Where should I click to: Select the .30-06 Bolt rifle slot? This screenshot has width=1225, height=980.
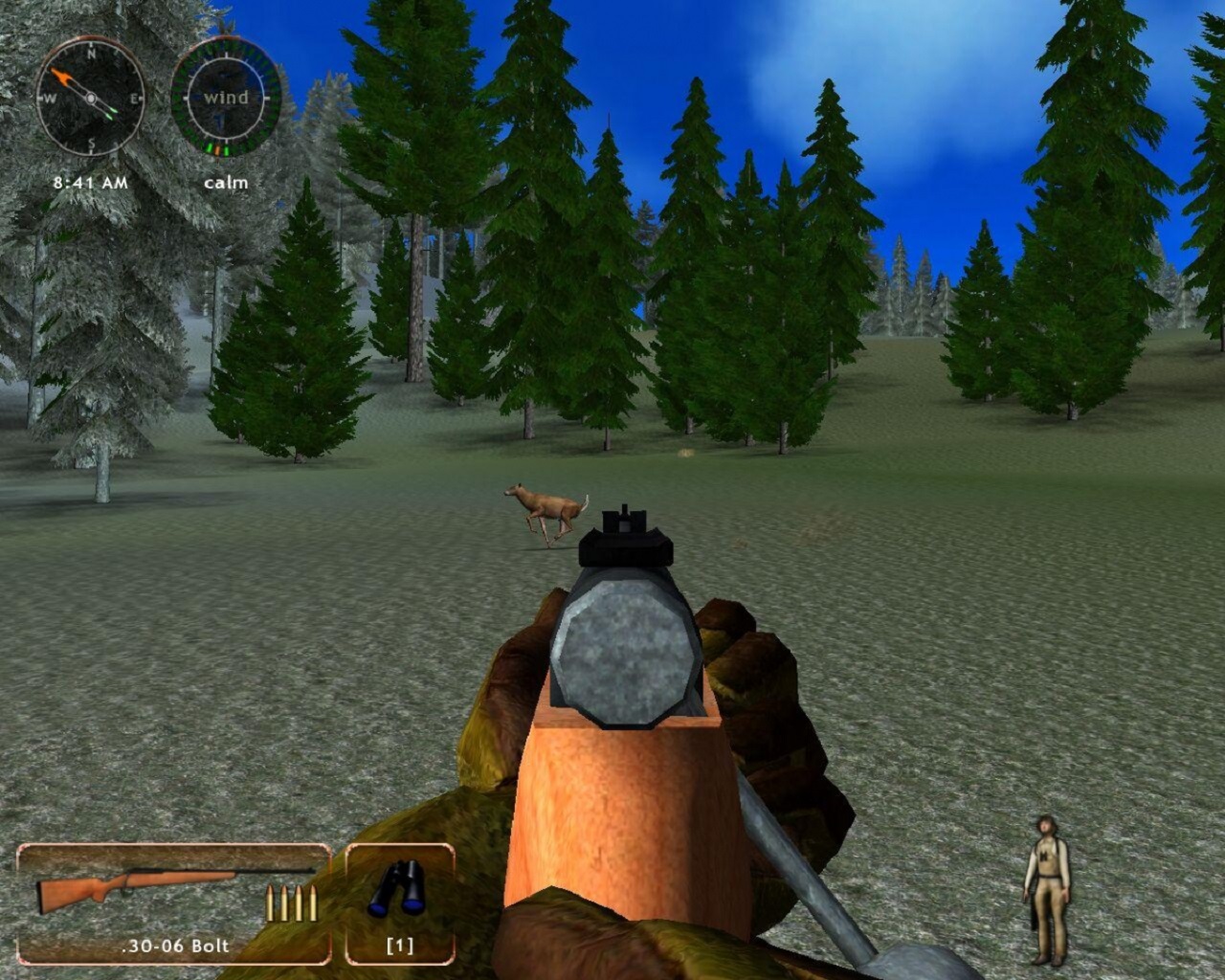pos(174,903)
